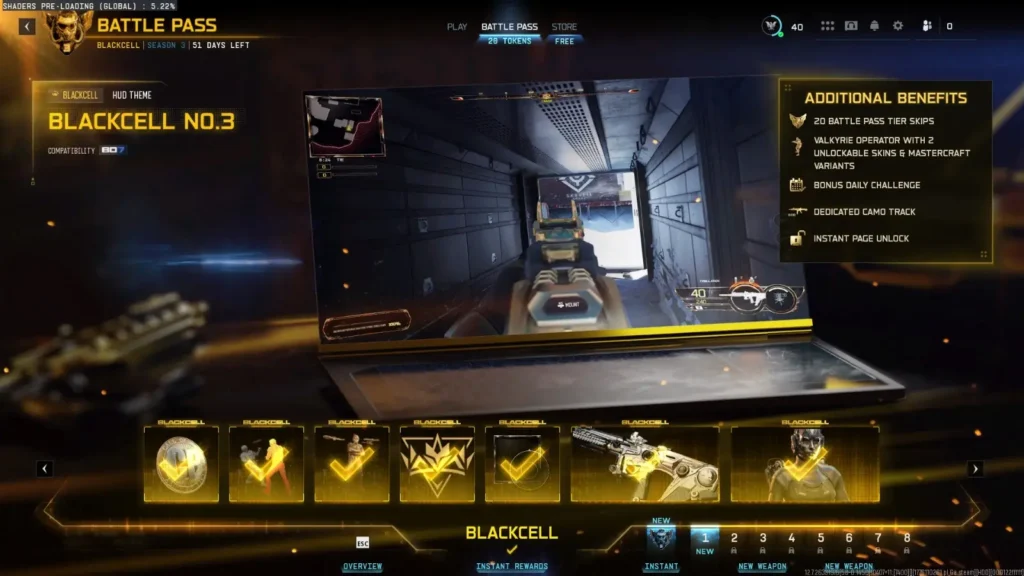1024x576 pixels.
Task: Select the Instant Rewards page icon
Action: 661,540
